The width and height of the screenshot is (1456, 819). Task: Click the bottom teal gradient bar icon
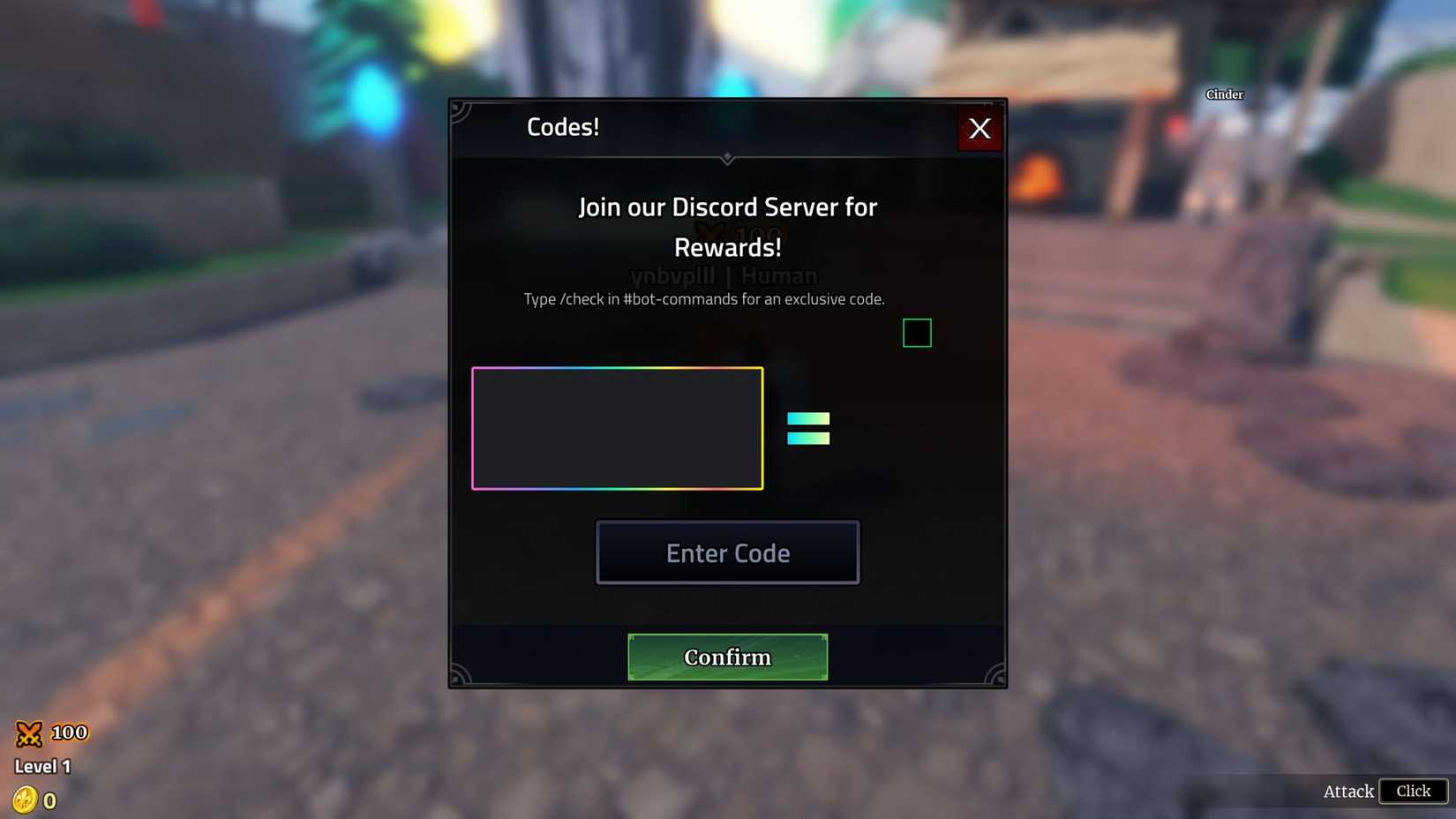coord(808,440)
